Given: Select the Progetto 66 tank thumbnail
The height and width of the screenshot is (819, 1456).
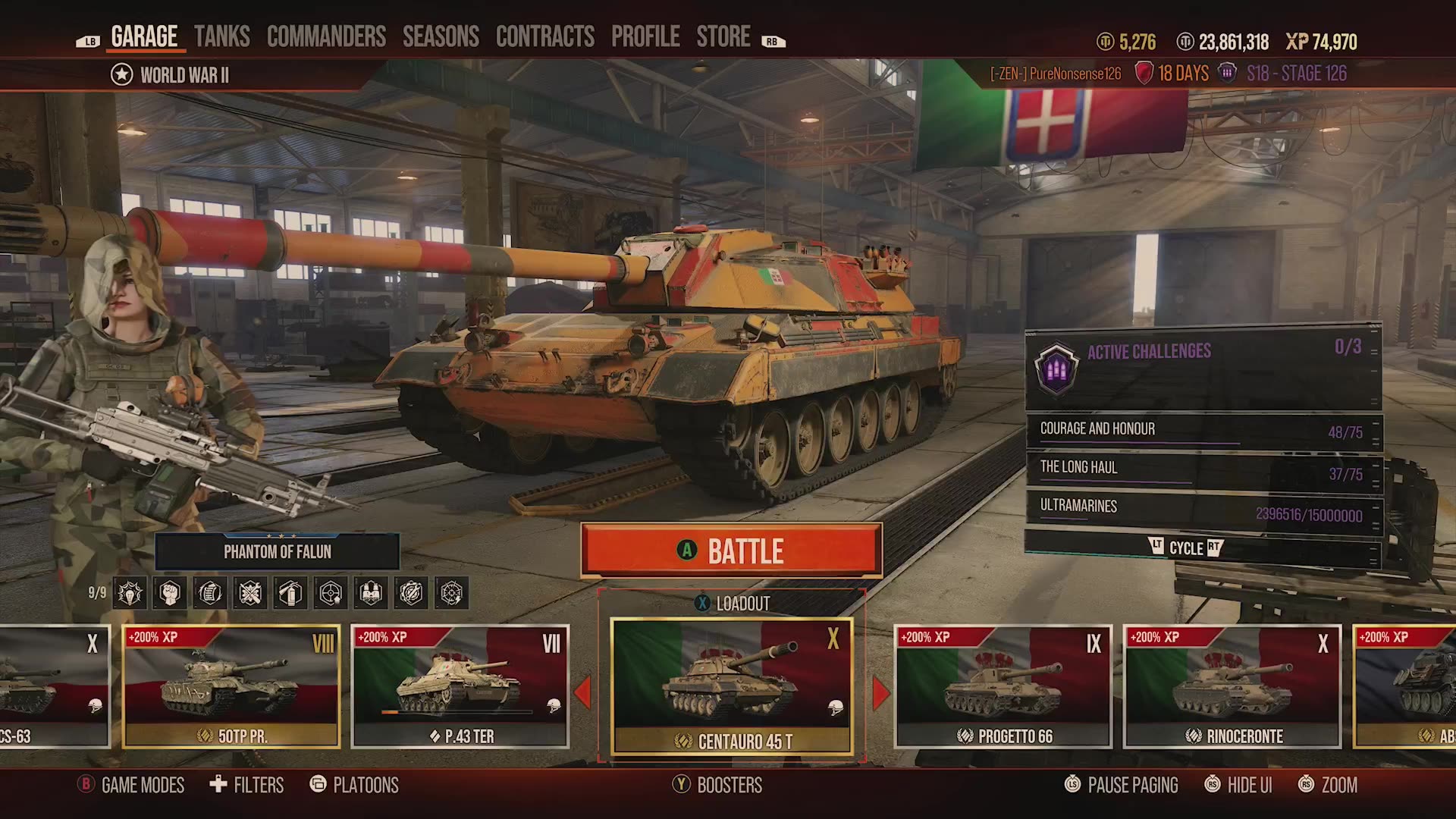Looking at the screenshot, I should [x=1001, y=686].
